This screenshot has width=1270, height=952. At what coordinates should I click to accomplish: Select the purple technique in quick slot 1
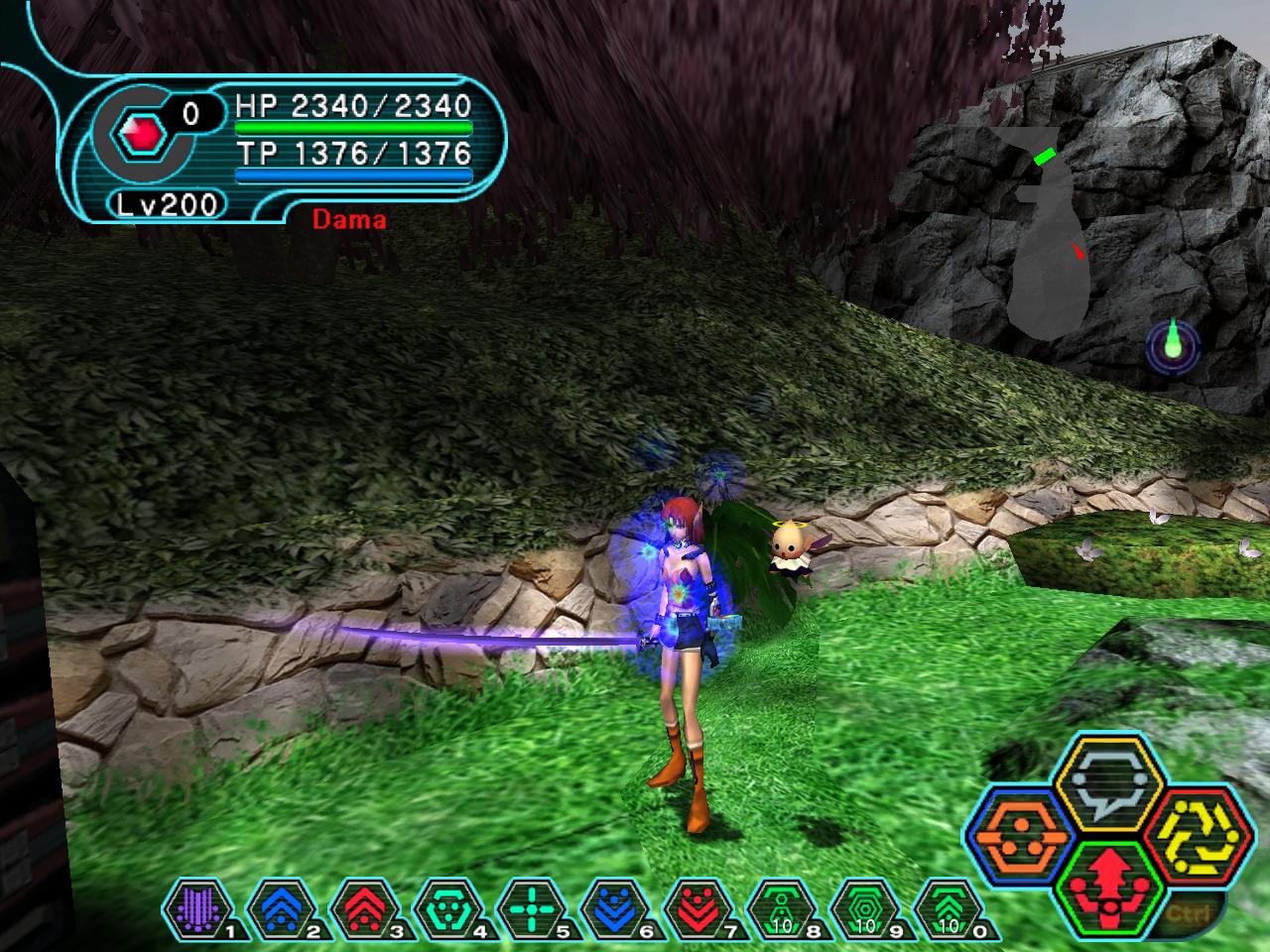click(x=199, y=907)
